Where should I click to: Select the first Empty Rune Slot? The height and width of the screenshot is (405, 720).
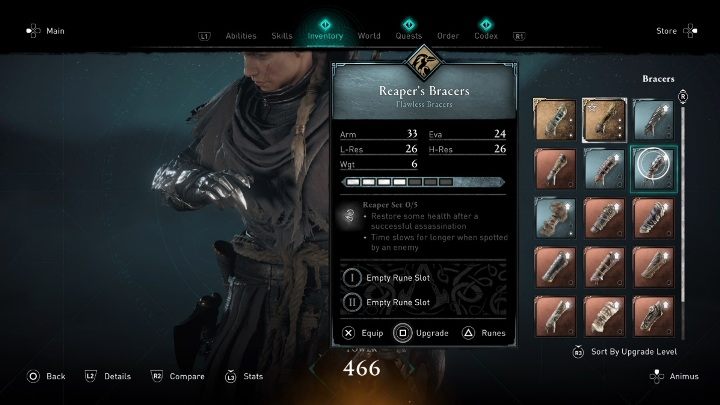point(395,277)
